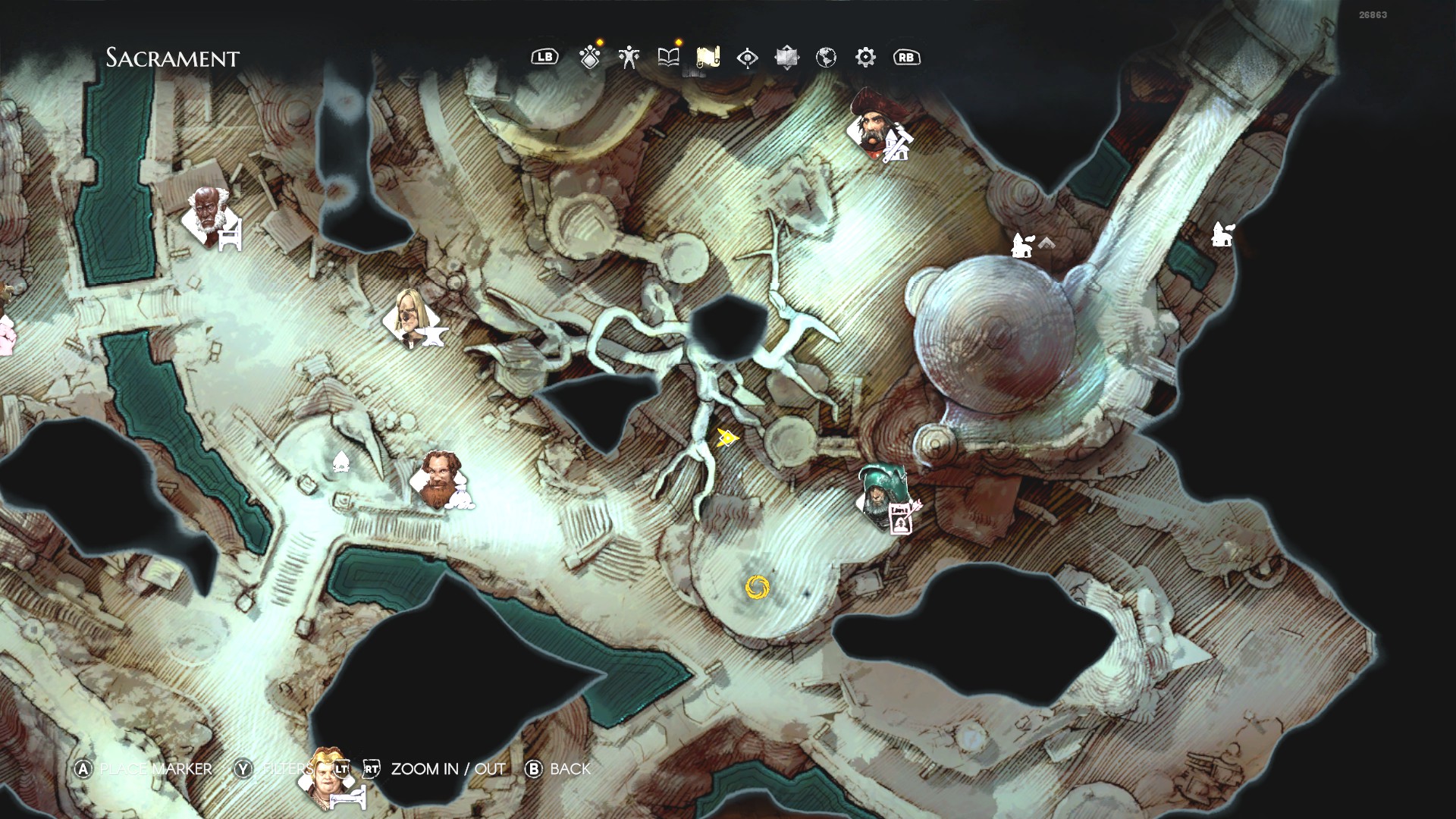Screen dimensions: 1456x819
Task: Select the house marker at the map's eastern edge
Action: (x=1222, y=234)
